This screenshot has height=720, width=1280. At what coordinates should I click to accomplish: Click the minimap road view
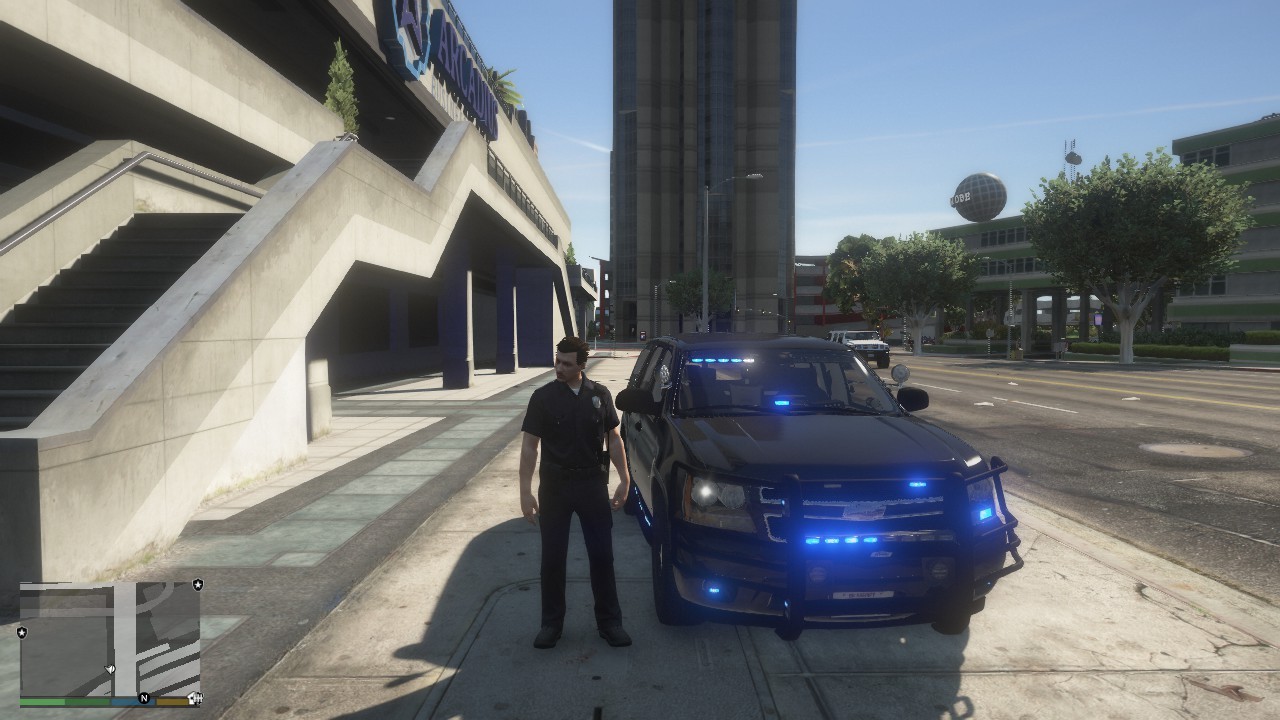click(x=110, y=638)
